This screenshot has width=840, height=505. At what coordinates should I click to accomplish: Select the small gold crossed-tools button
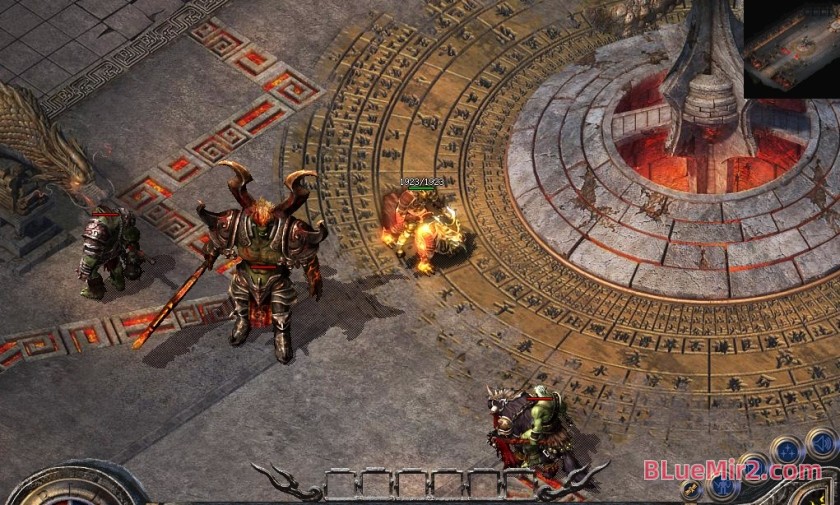coord(690,490)
